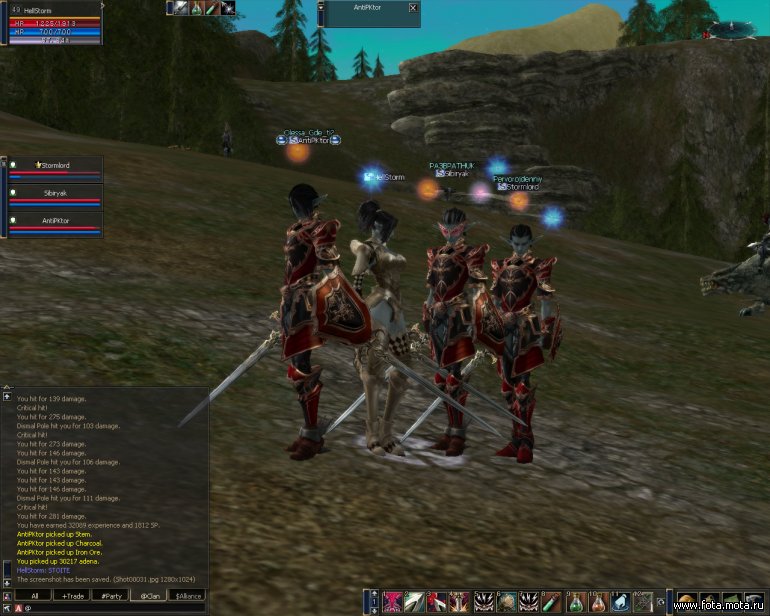The image size is (770, 616).
Task: Select party member AntiPKtor in party list
Action: tap(56, 220)
